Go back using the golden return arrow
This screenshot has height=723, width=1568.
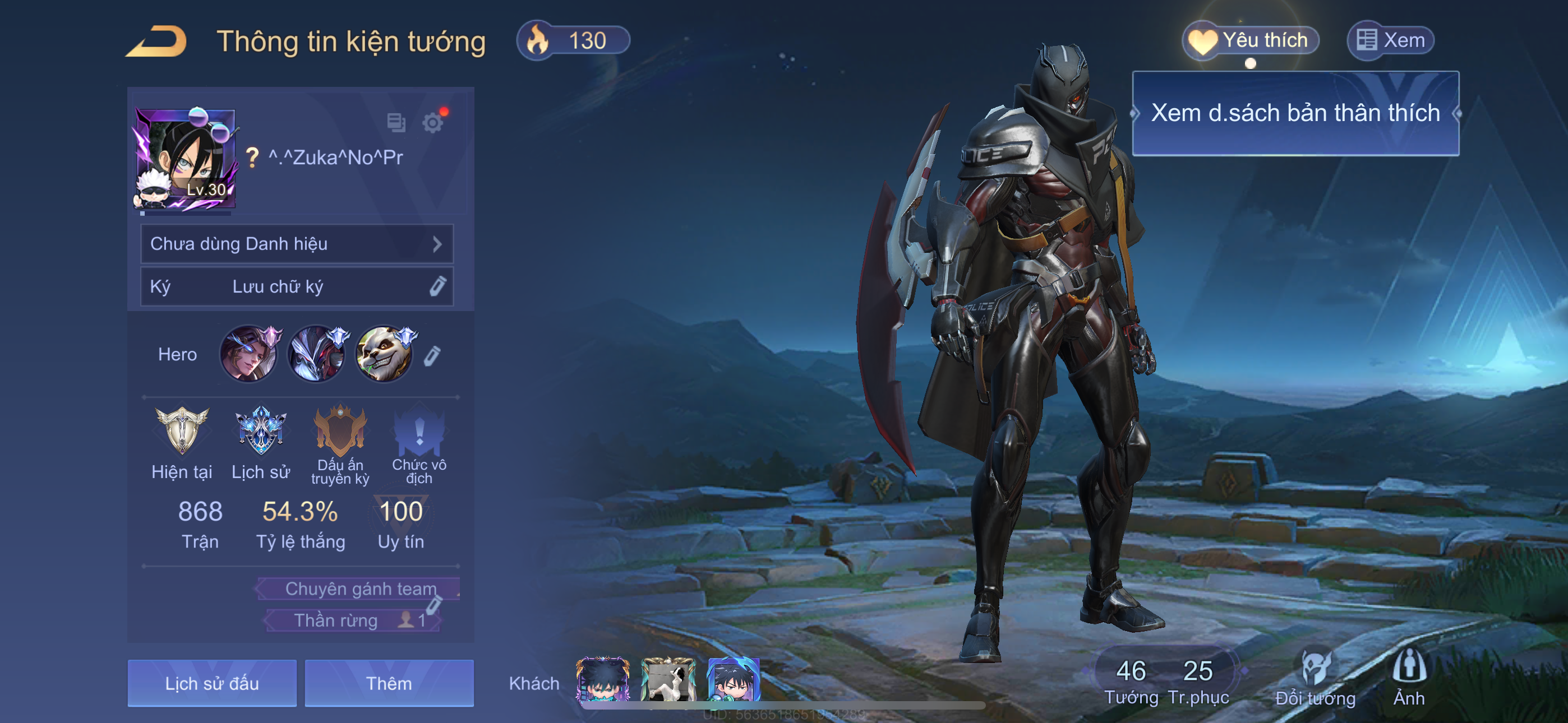pos(157,41)
